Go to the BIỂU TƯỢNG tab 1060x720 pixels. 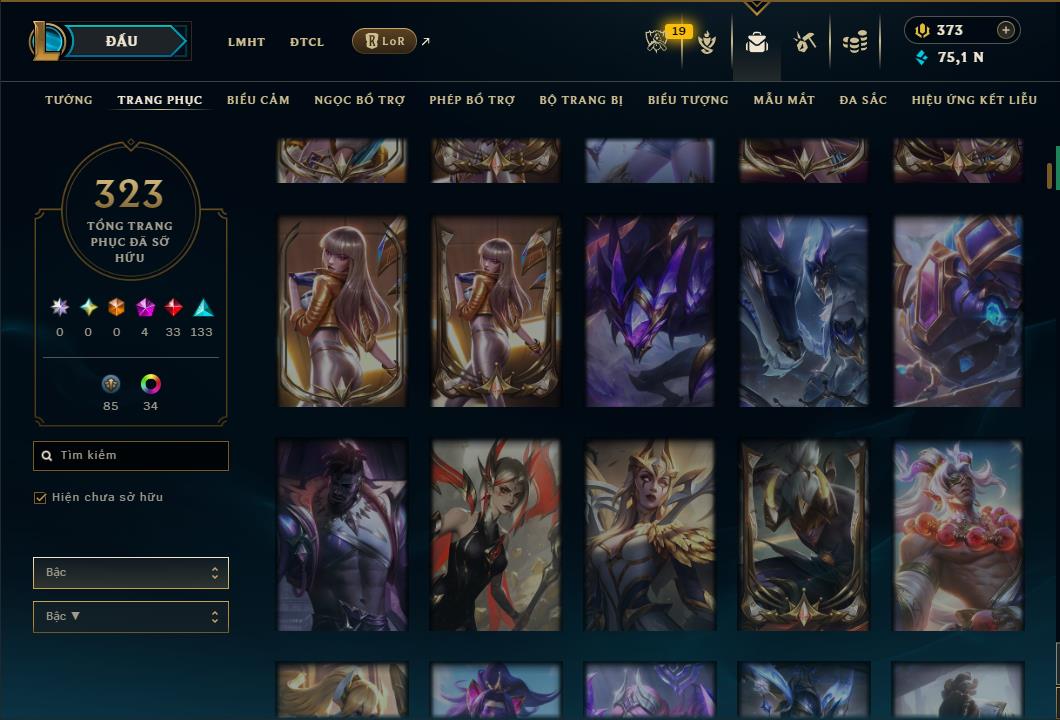coord(688,100)
